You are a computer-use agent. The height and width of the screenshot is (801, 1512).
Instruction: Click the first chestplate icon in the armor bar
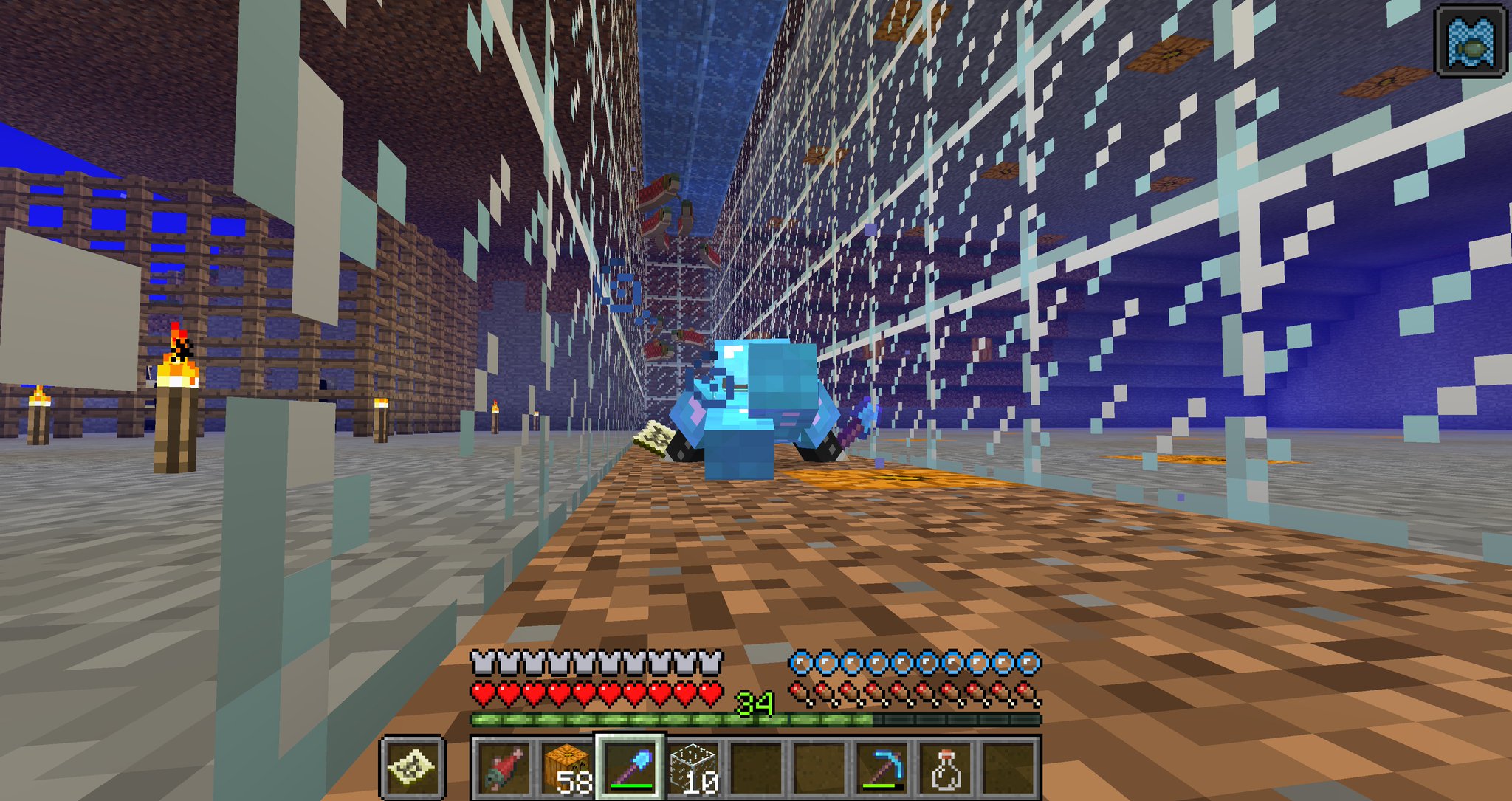[x=484, y=664]
